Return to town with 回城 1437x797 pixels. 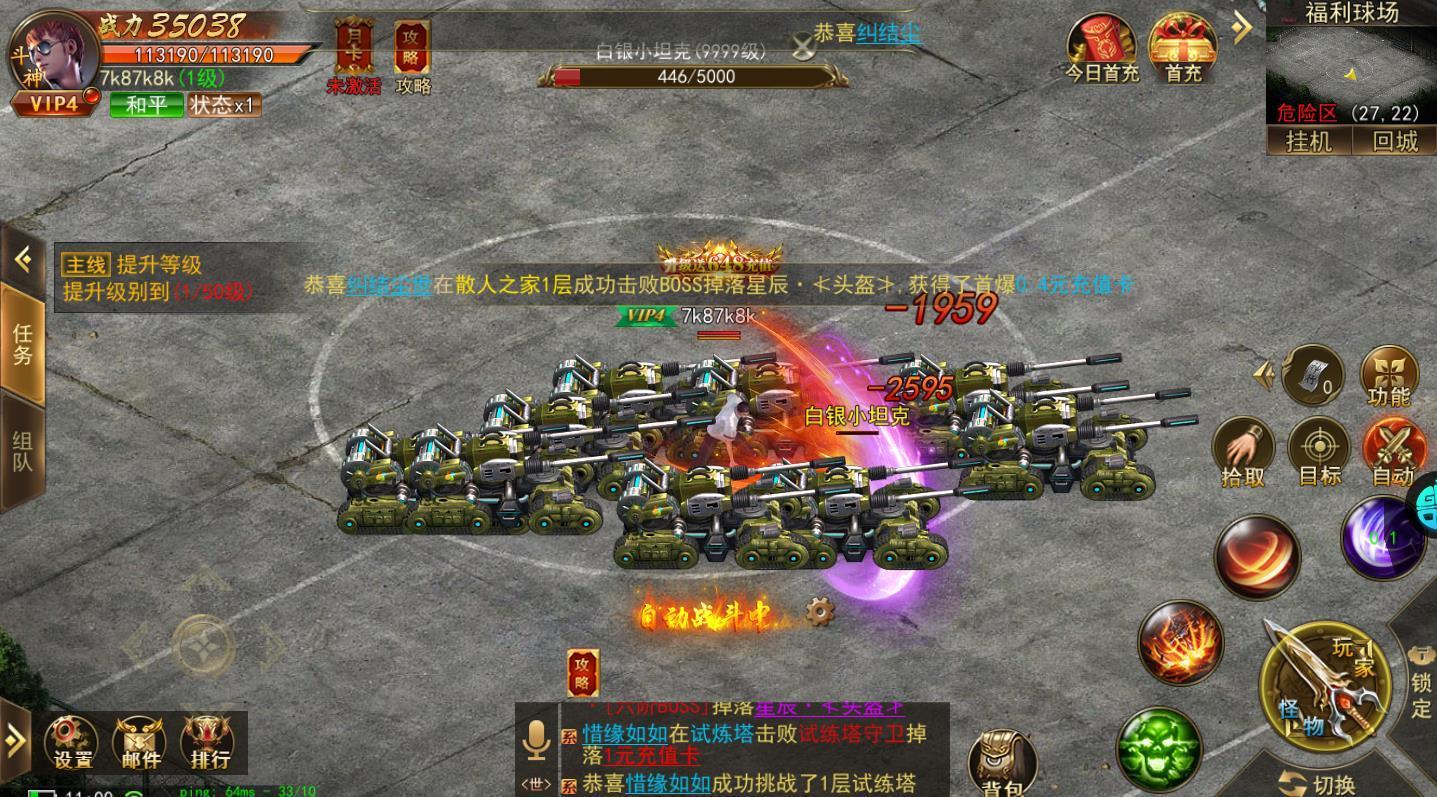pos(1395,141)
